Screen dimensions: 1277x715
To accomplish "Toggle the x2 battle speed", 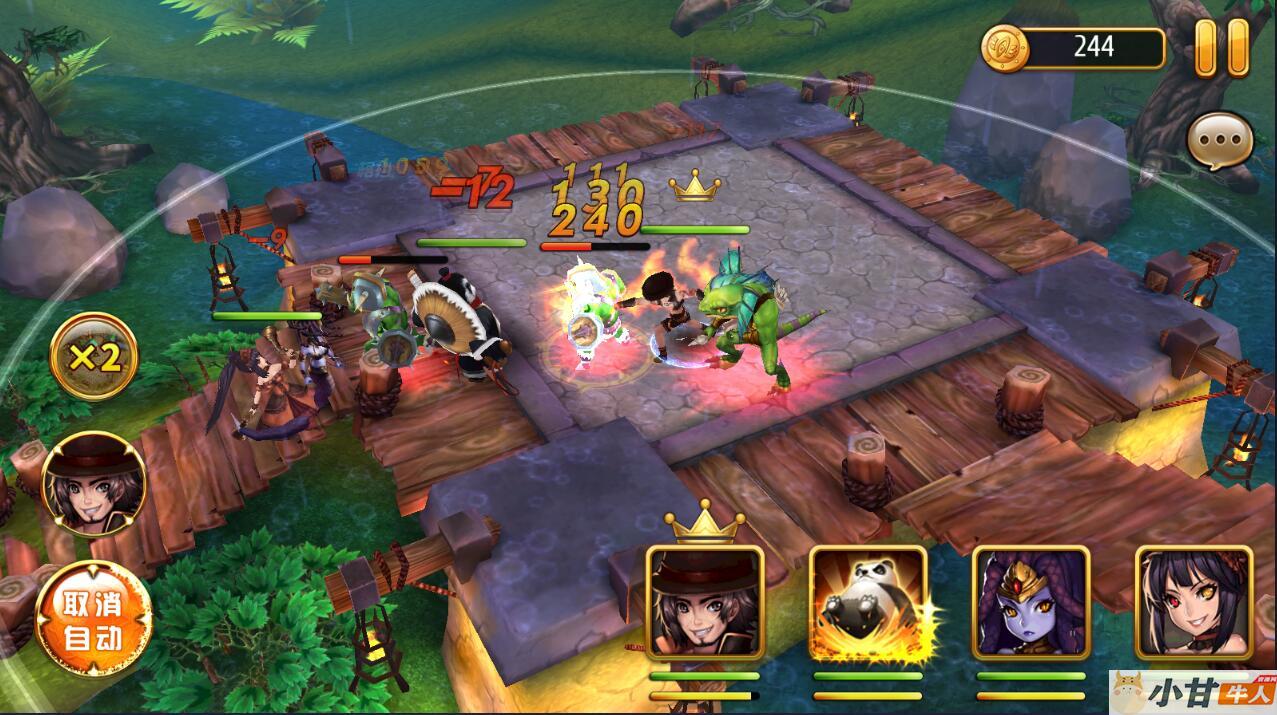I will coord(94,357).
